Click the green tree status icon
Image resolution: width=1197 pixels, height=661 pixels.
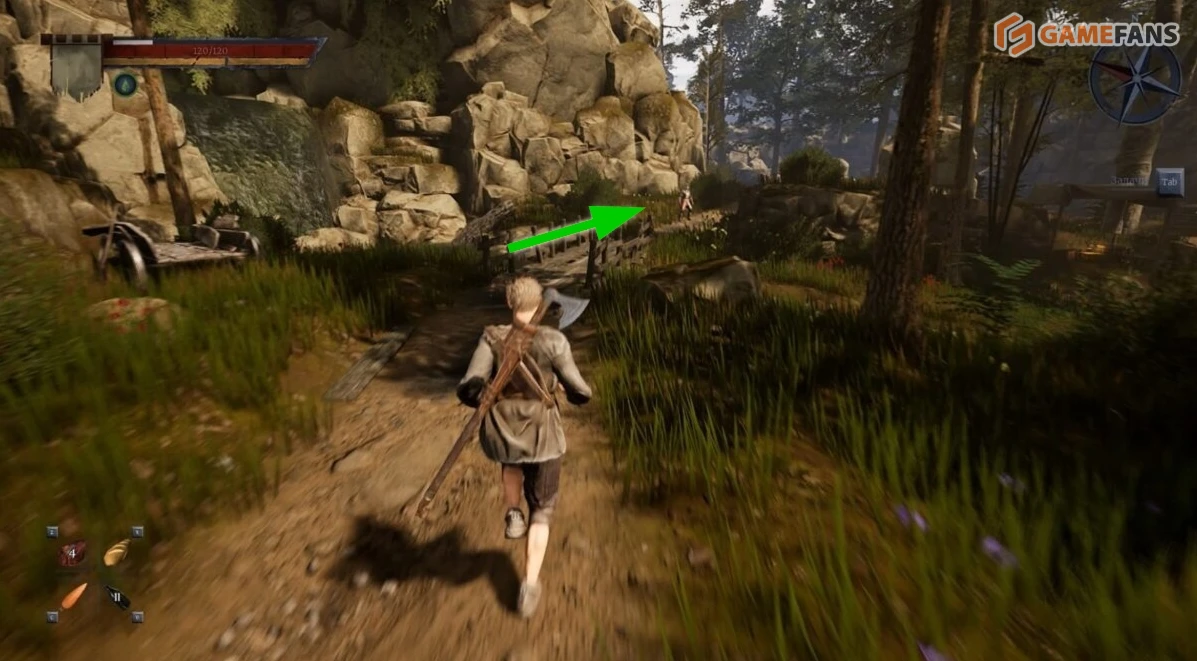point(125,85)
